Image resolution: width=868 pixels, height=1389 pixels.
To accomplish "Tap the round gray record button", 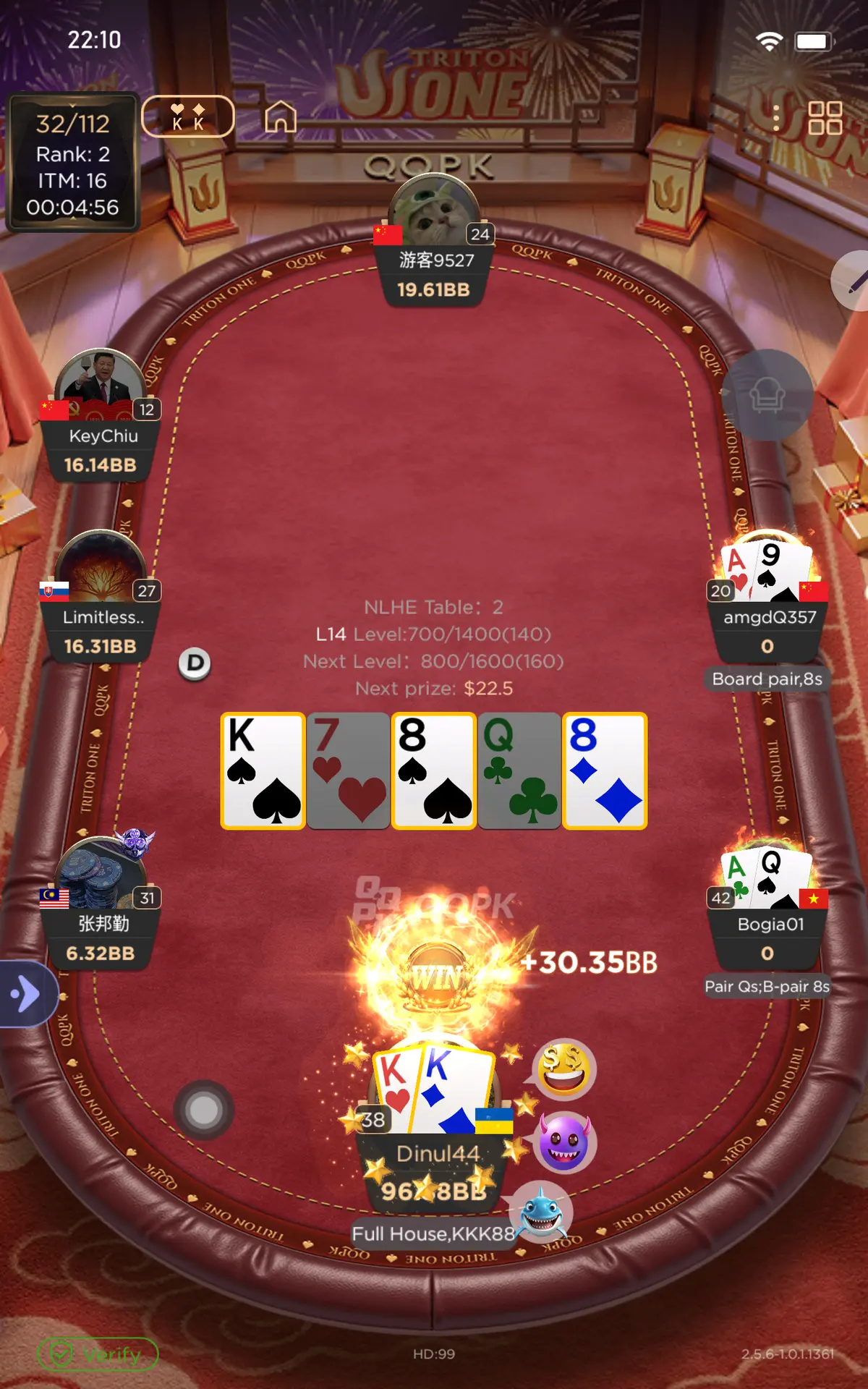I will pos(203,1110).
